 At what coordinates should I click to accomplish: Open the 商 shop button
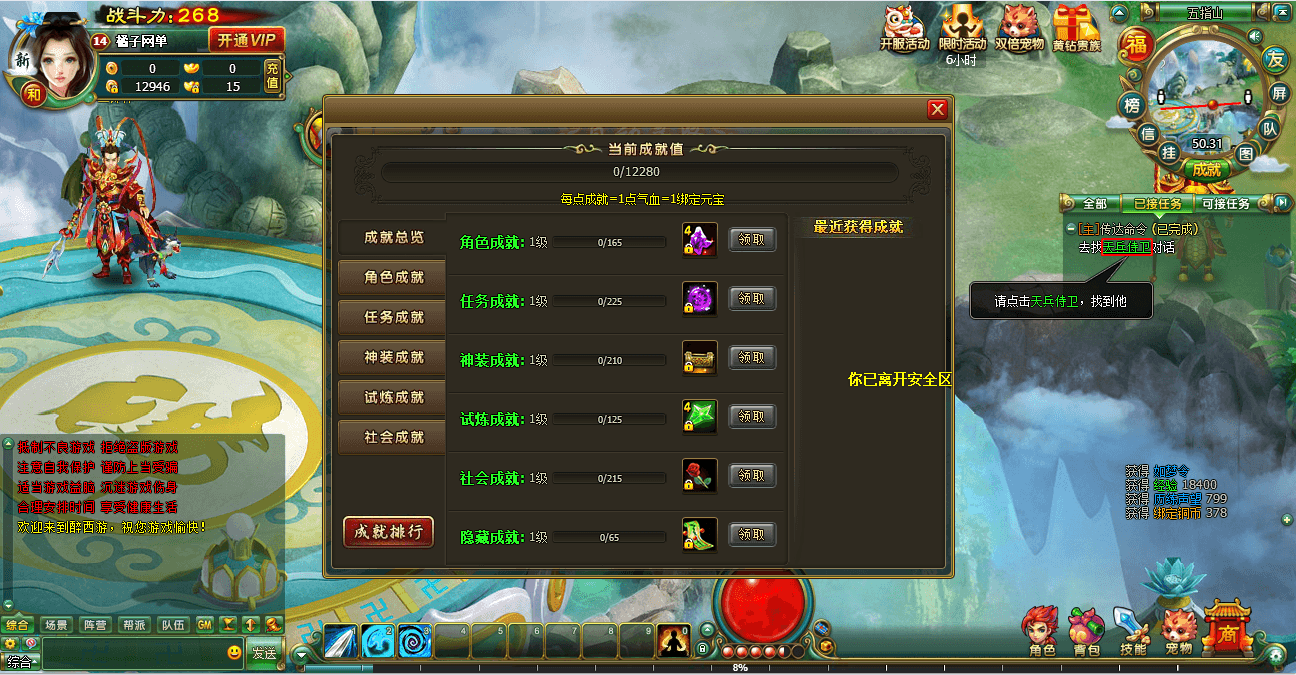(x=1226, y=628)
